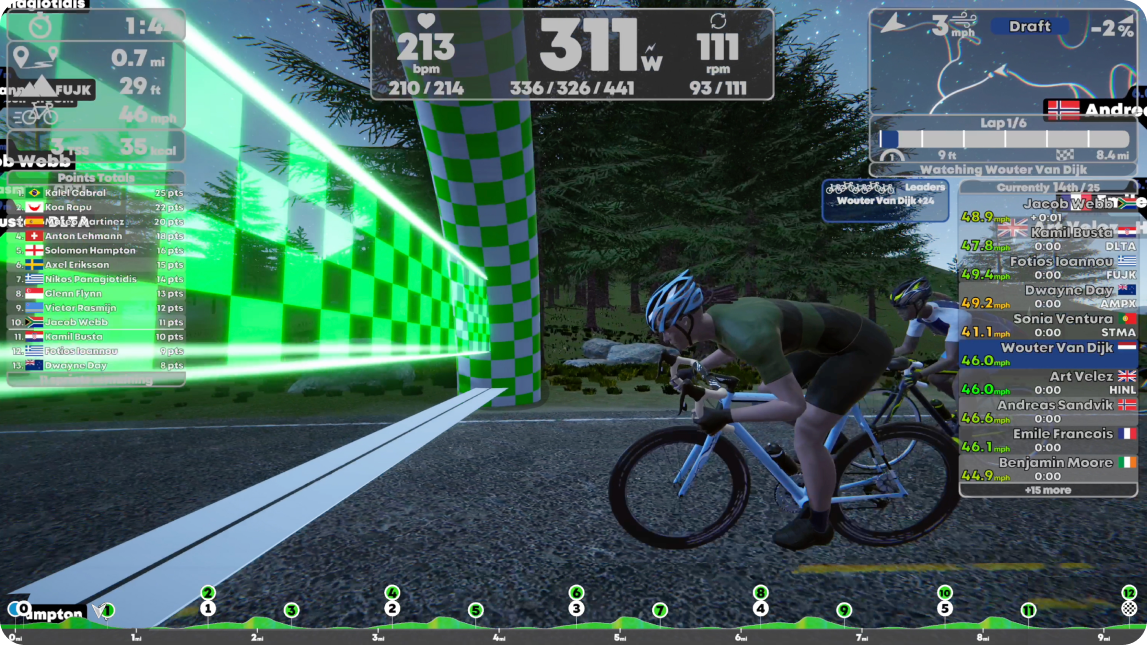Click Benjamin Moore in the riders list
The width and height of the screenshot is (1147, 645).
(1048, 469)
